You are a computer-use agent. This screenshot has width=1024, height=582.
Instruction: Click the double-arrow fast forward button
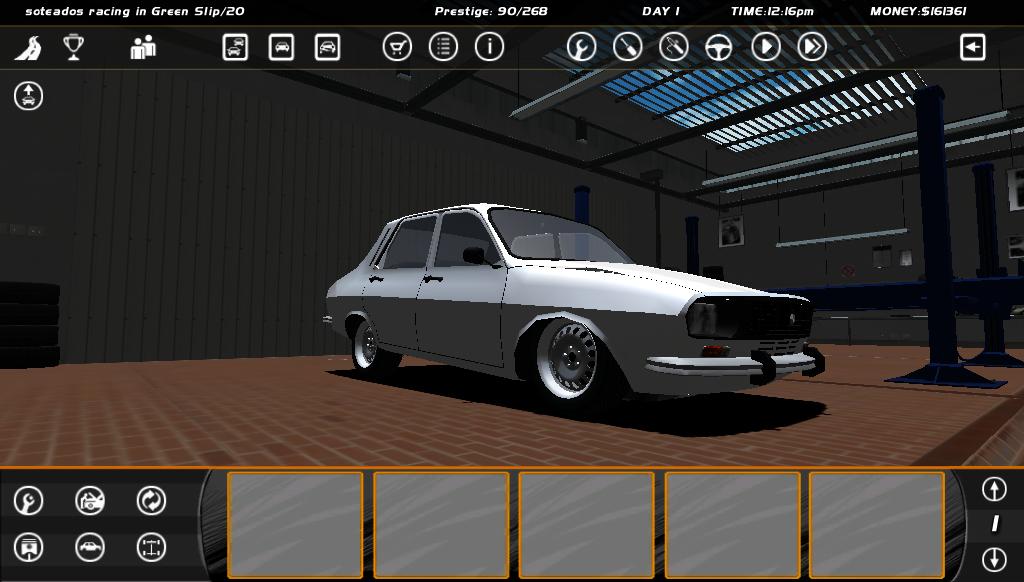tap(812, 47)
